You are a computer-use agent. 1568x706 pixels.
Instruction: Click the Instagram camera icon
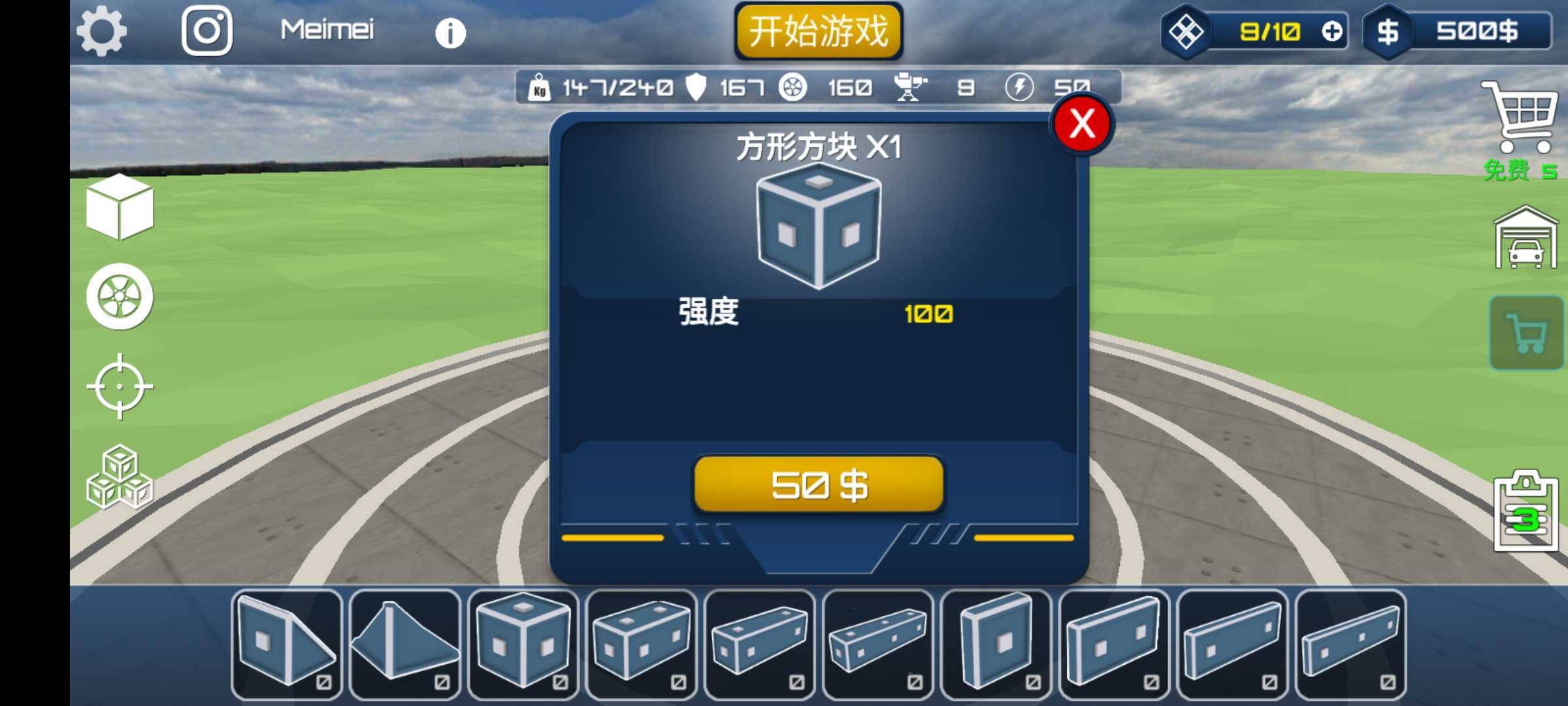point(206,31)
